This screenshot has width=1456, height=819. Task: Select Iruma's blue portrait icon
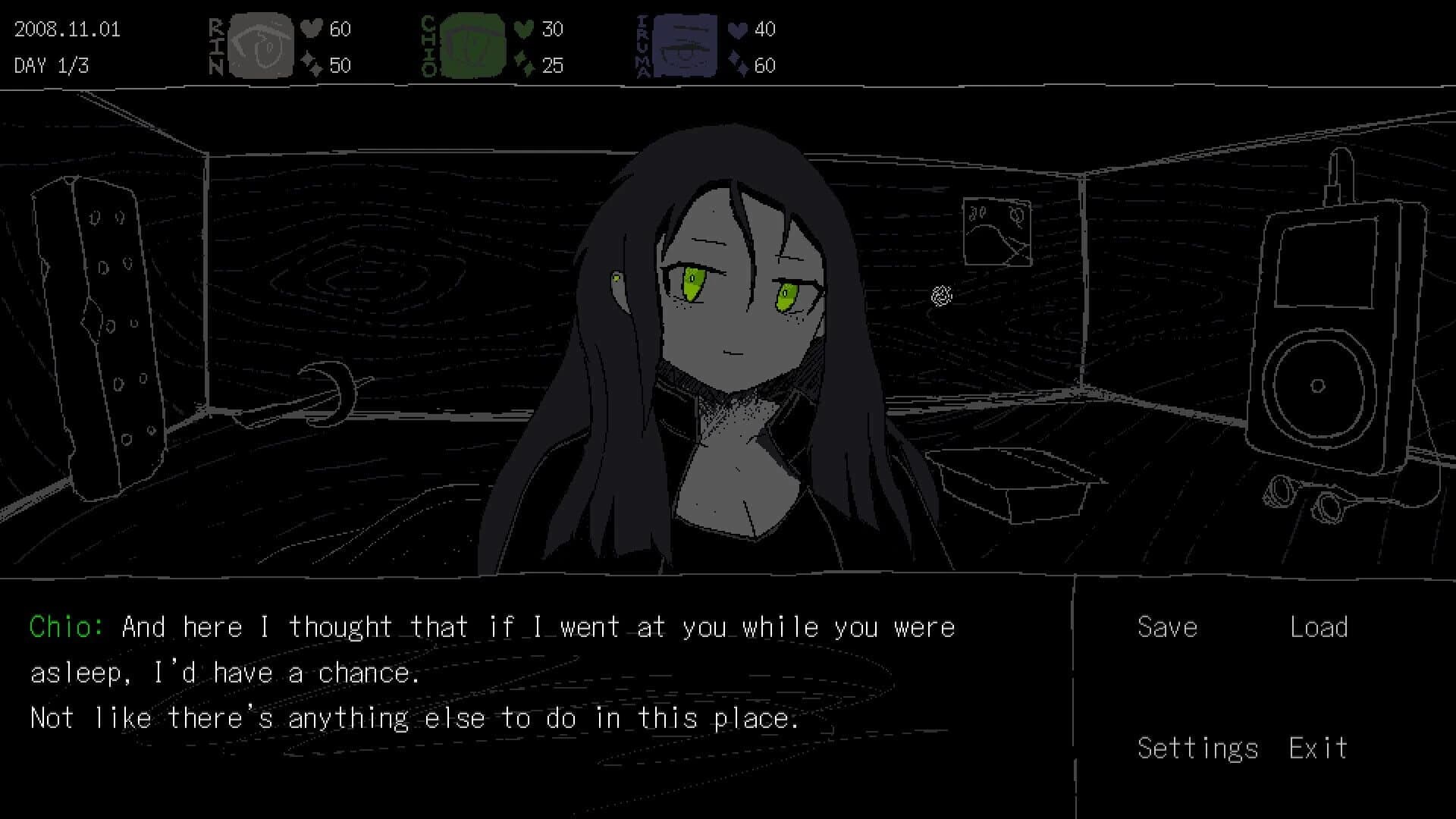pos(686,45)
